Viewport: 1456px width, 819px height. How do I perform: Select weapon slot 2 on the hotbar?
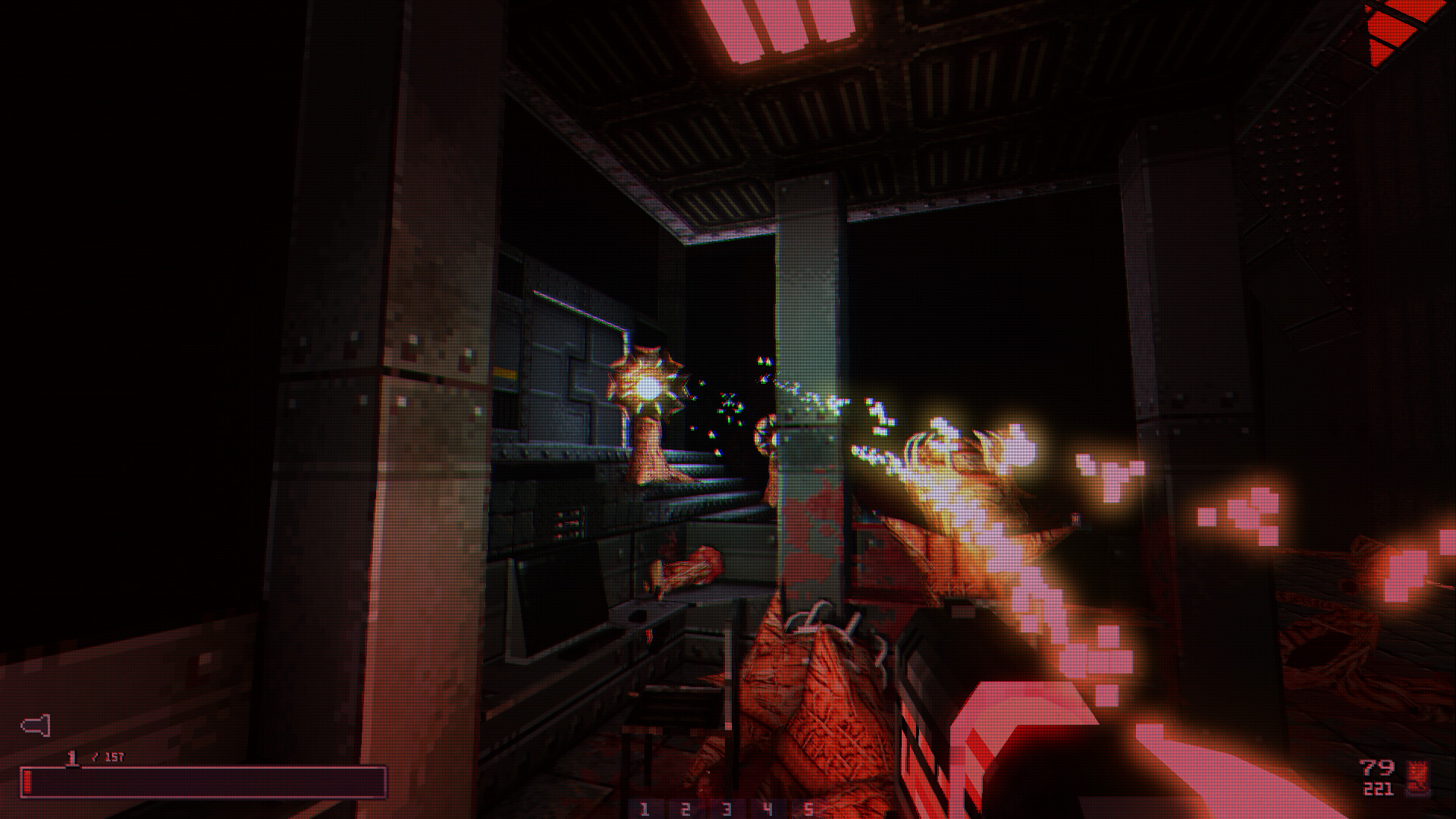point(686,808)
